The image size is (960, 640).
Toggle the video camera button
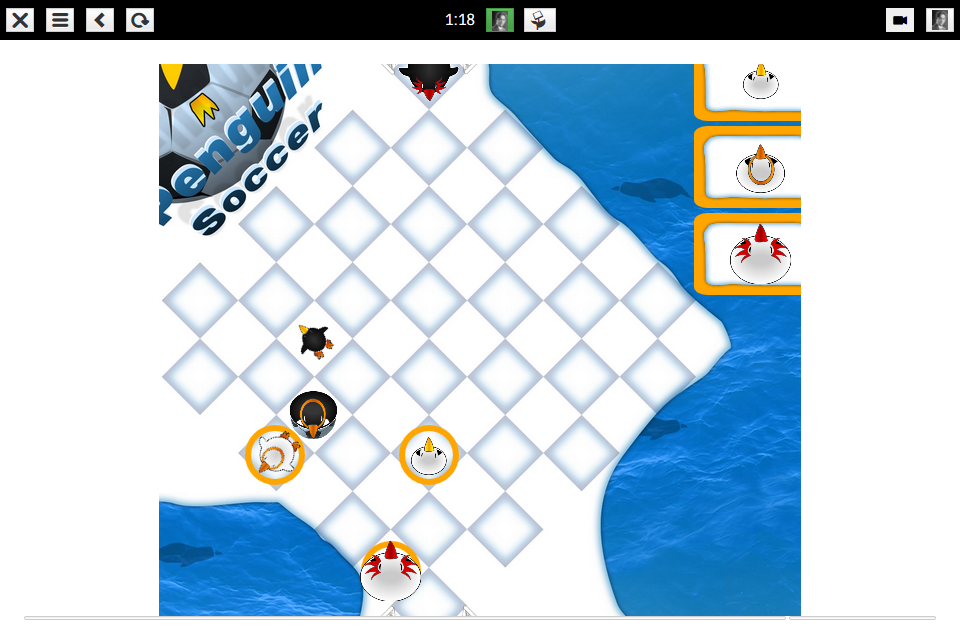(x=900, y=20)
